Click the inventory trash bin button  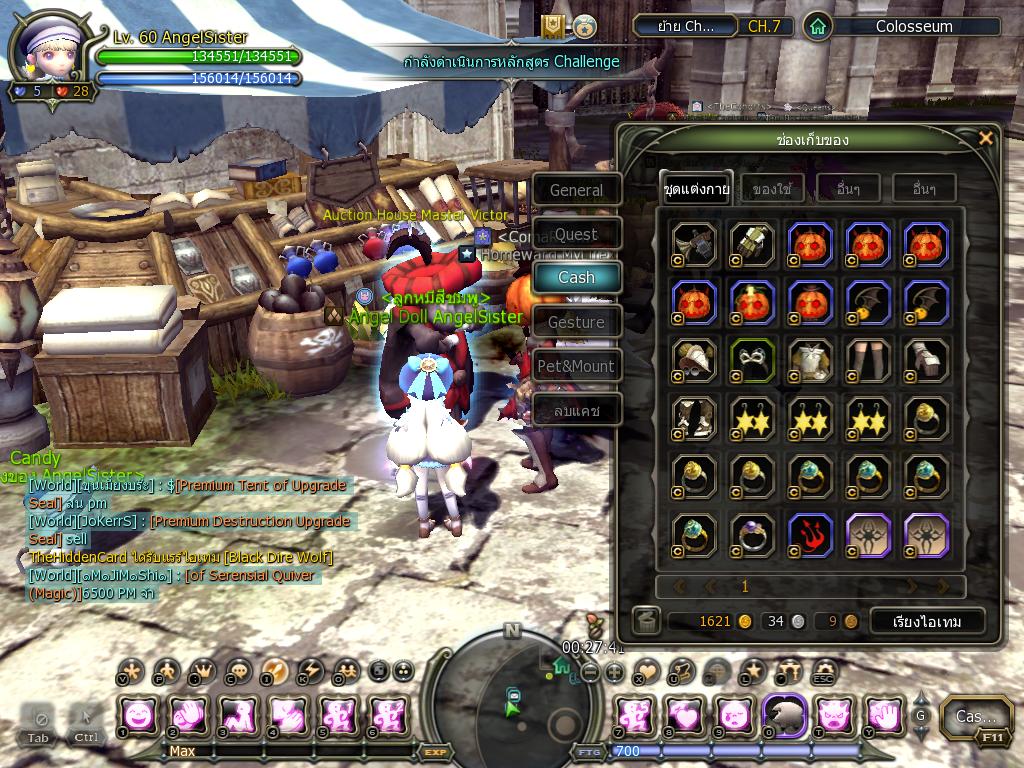646,621
